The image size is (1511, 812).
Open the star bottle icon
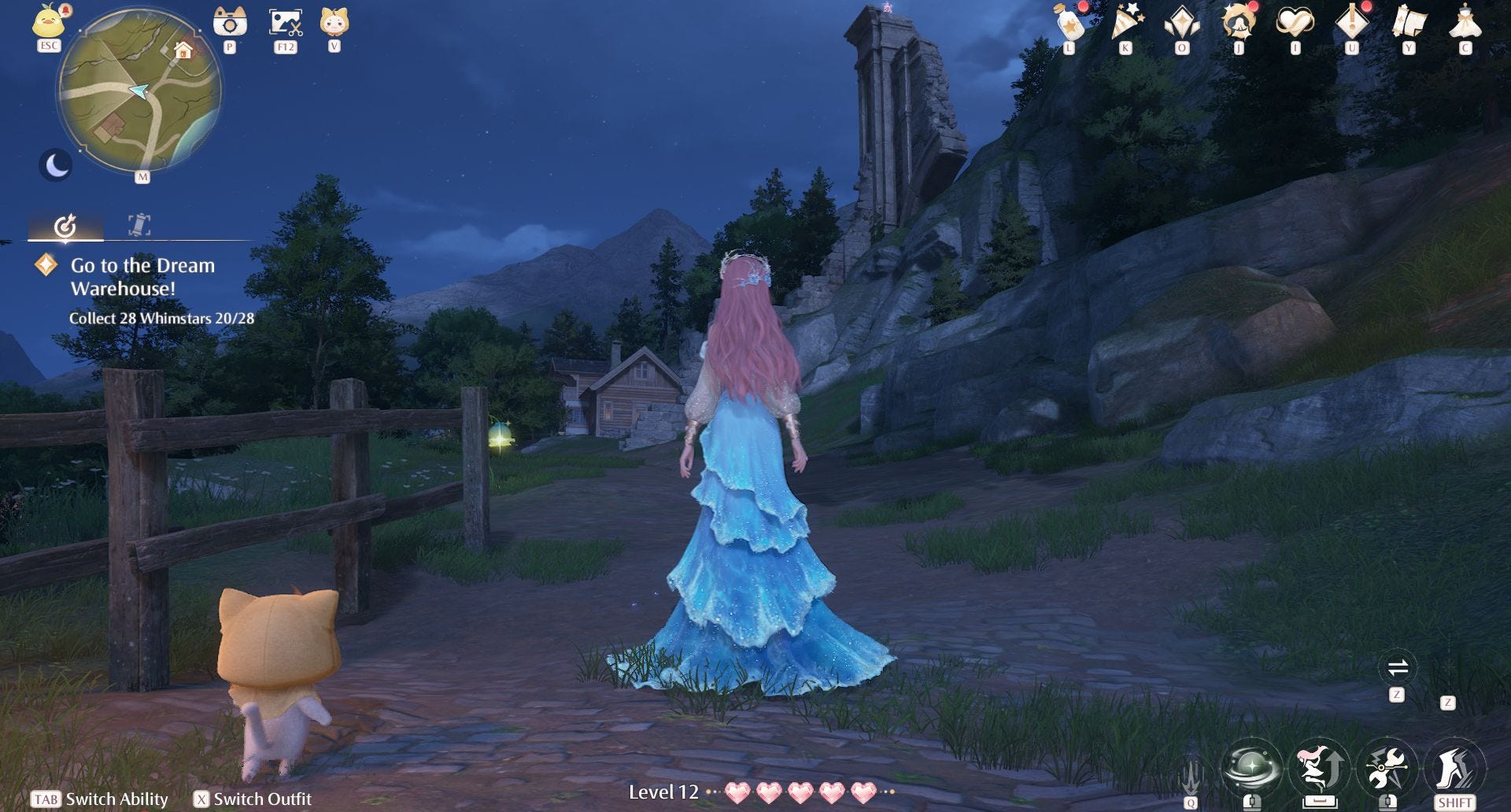click(1070, 22)
